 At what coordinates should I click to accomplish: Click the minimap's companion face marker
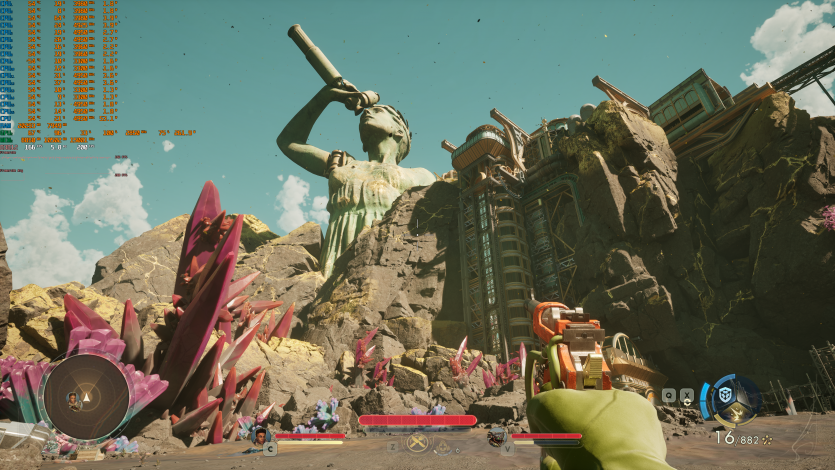click(72, 398)
